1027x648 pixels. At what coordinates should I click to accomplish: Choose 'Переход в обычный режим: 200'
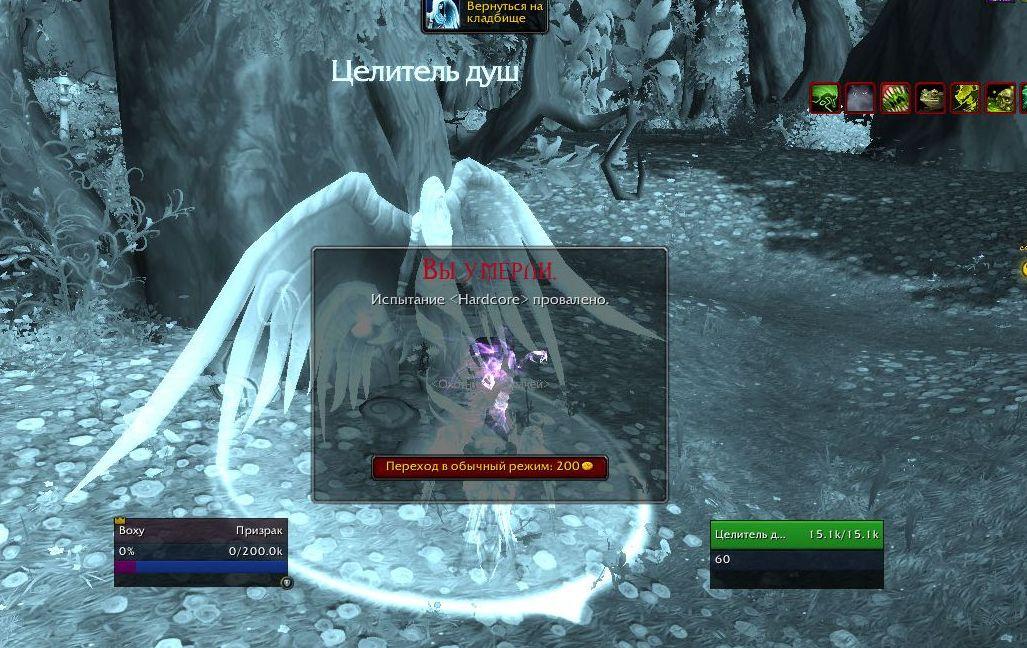pos(490,467)
